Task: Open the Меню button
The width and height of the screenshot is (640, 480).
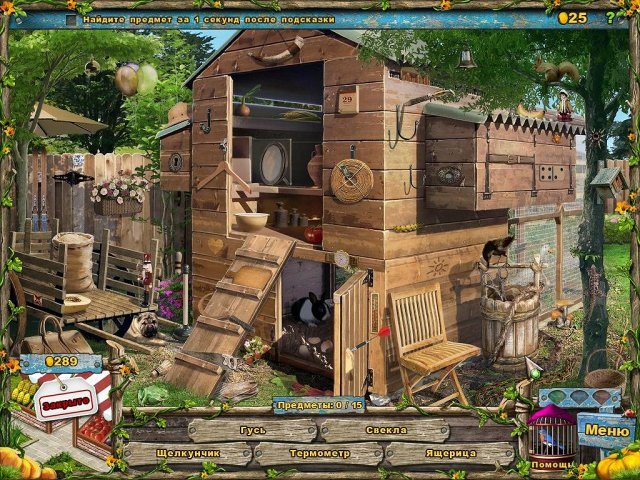Action: click(x=606, y=431)
